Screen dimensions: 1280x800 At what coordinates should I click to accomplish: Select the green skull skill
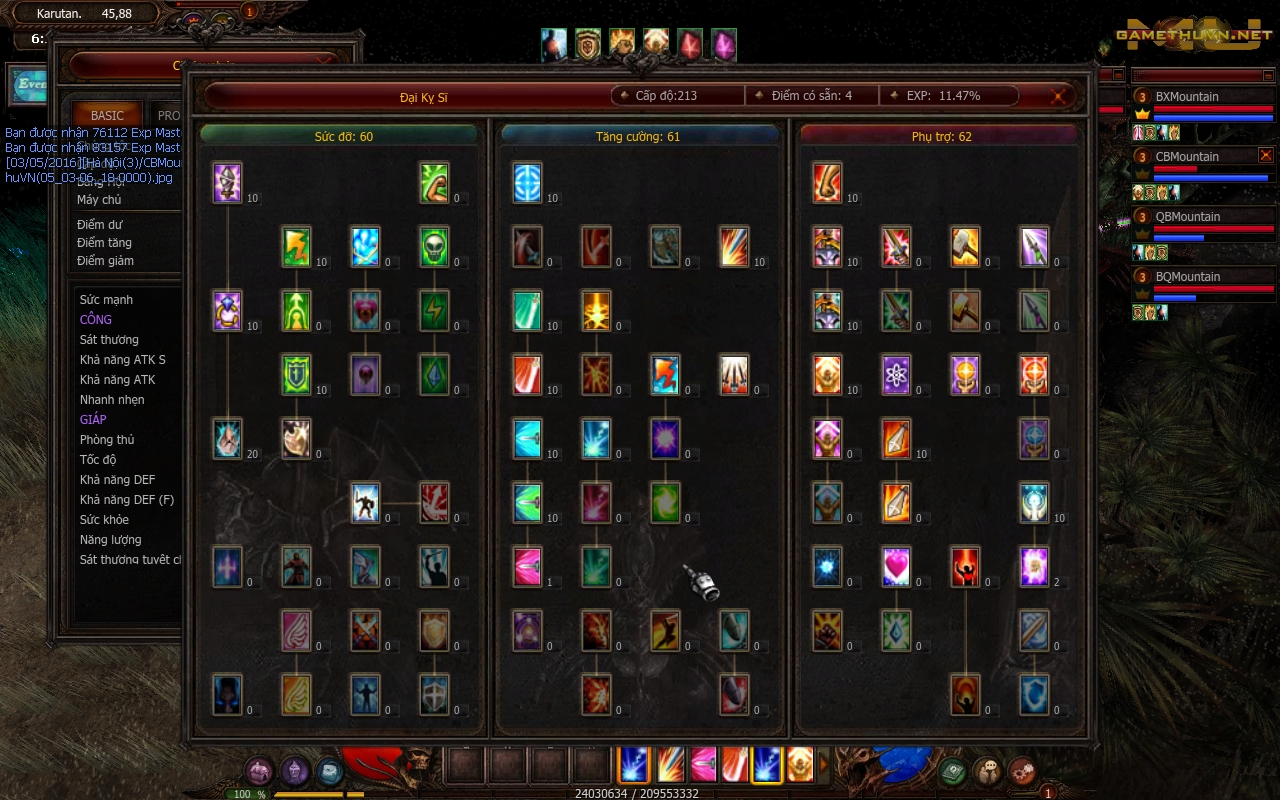tap(434, 246)
